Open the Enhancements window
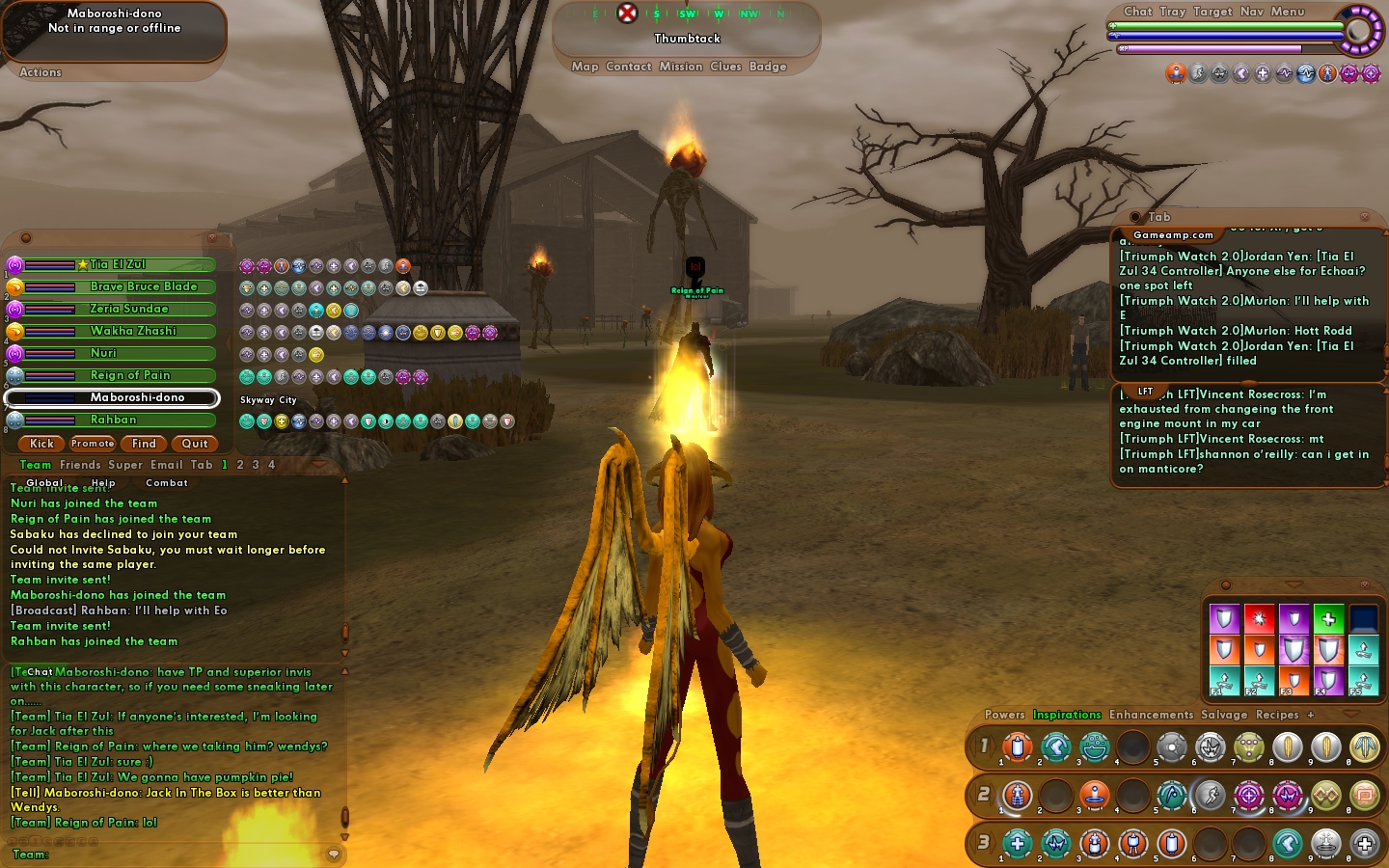 coord(1151,715)
